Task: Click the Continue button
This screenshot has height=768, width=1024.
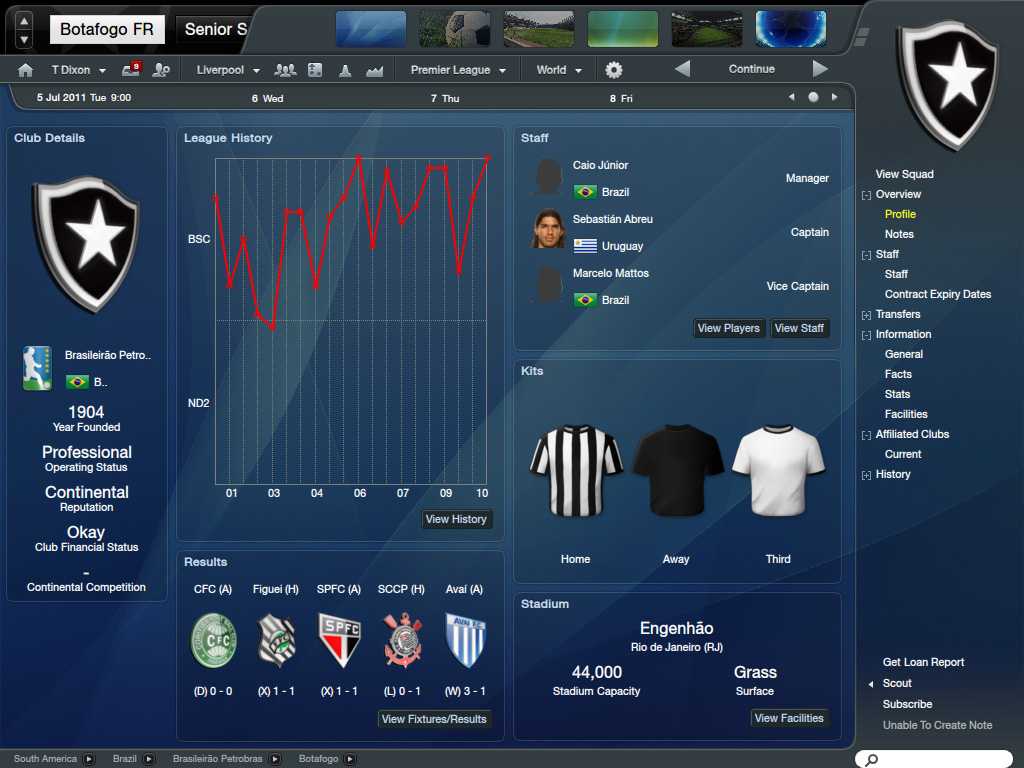Action: pos(751,69)
